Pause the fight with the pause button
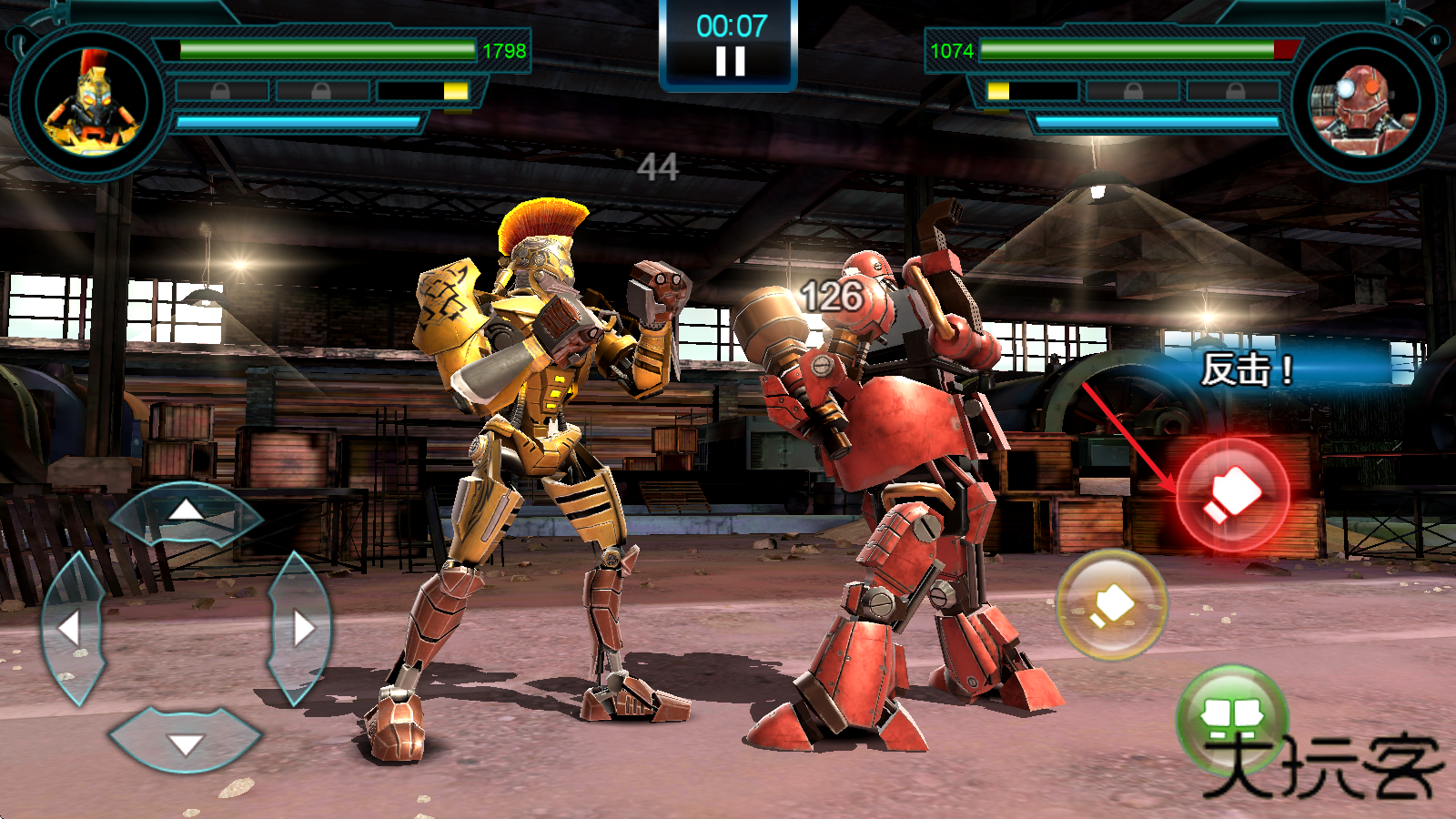 coord(730,61)
